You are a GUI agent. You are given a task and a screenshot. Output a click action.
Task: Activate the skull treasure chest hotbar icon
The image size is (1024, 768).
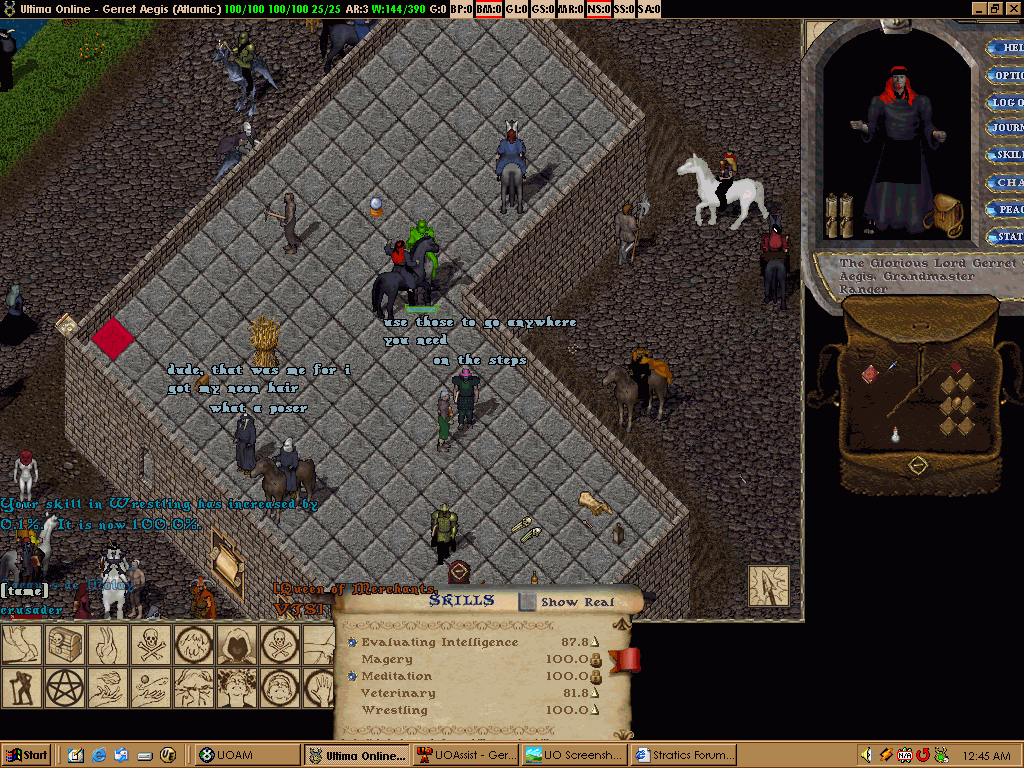(x=62, y=645)
